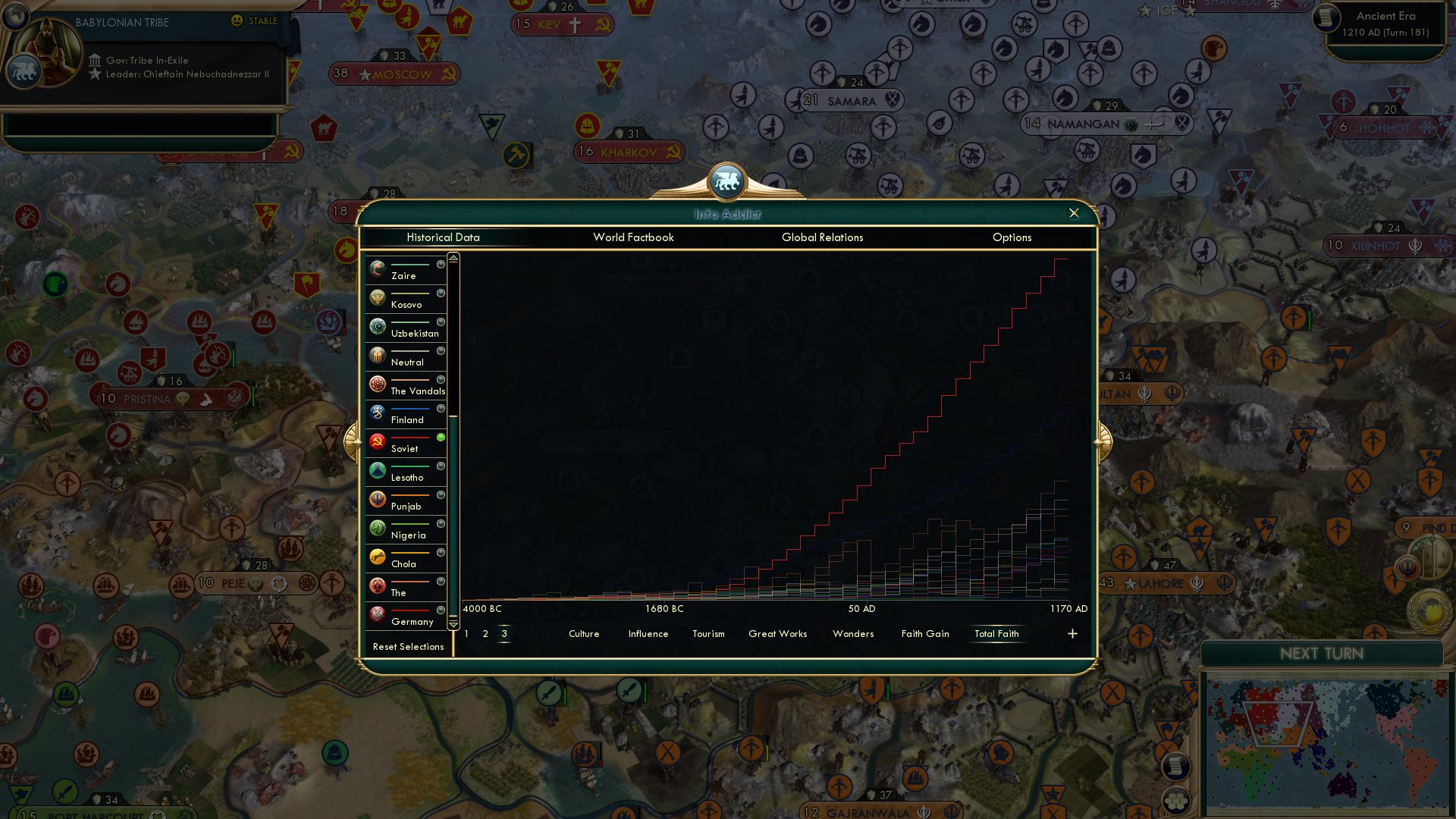
Task: Click the plus expander next to Total Faith
Action: [x=1072, y=633]
